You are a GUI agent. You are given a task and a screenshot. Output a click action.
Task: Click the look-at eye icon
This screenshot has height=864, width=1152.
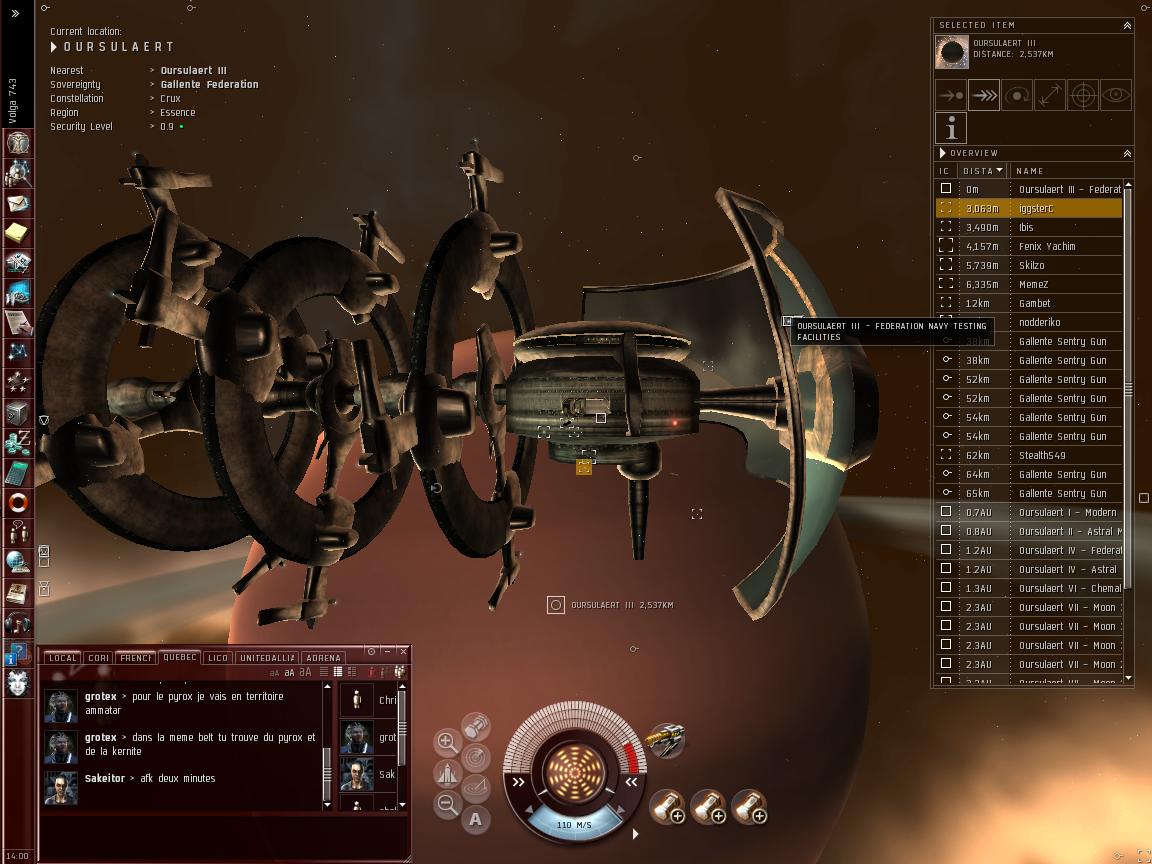pyautogui.click(x=1116, y=95)
